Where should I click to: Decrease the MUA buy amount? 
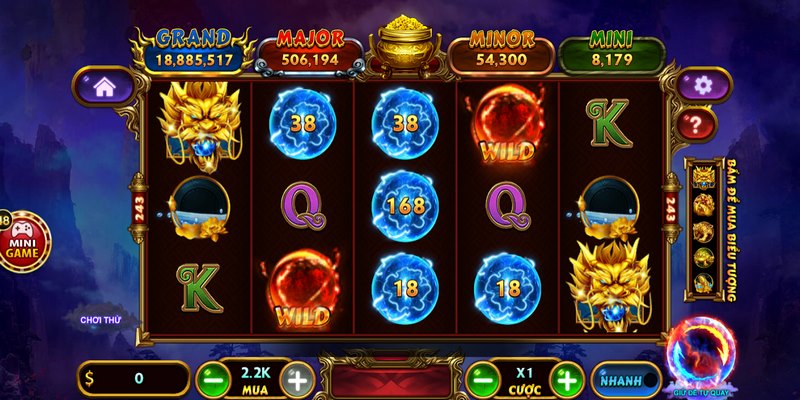211,380
